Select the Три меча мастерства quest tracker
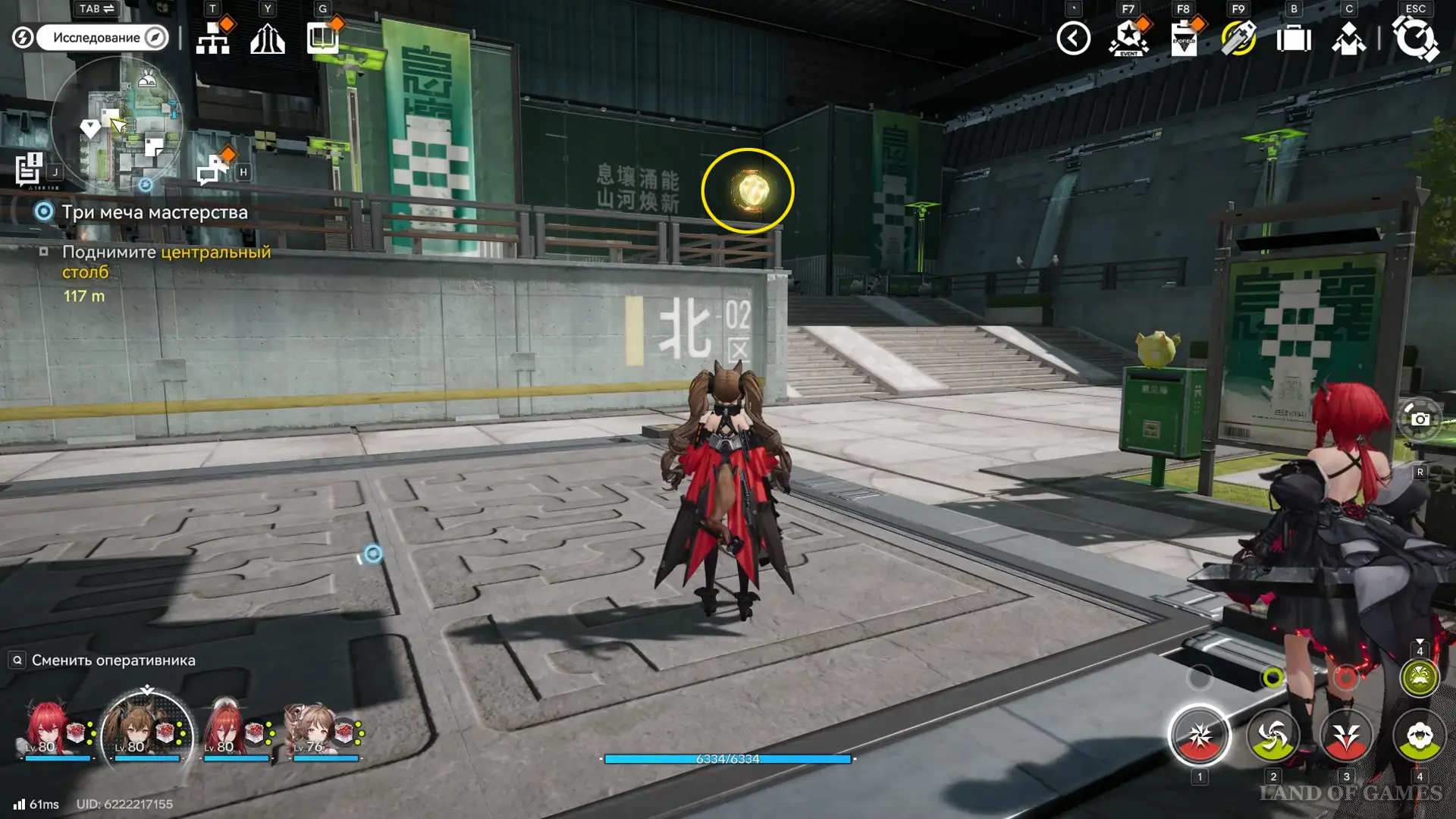The height and width of the screenshot is (819, 1456). pyautogui.click(x=155, y=212)
